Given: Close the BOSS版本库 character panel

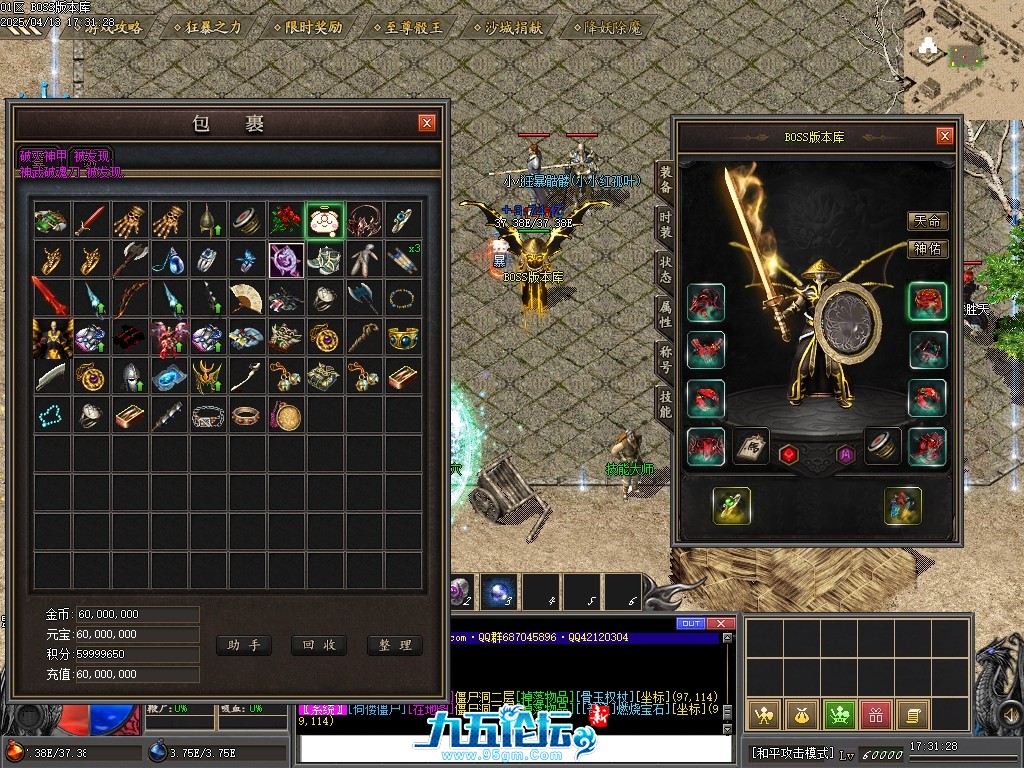Looking at the screenshot, I should pyautogui.click(x=944, y=136).
